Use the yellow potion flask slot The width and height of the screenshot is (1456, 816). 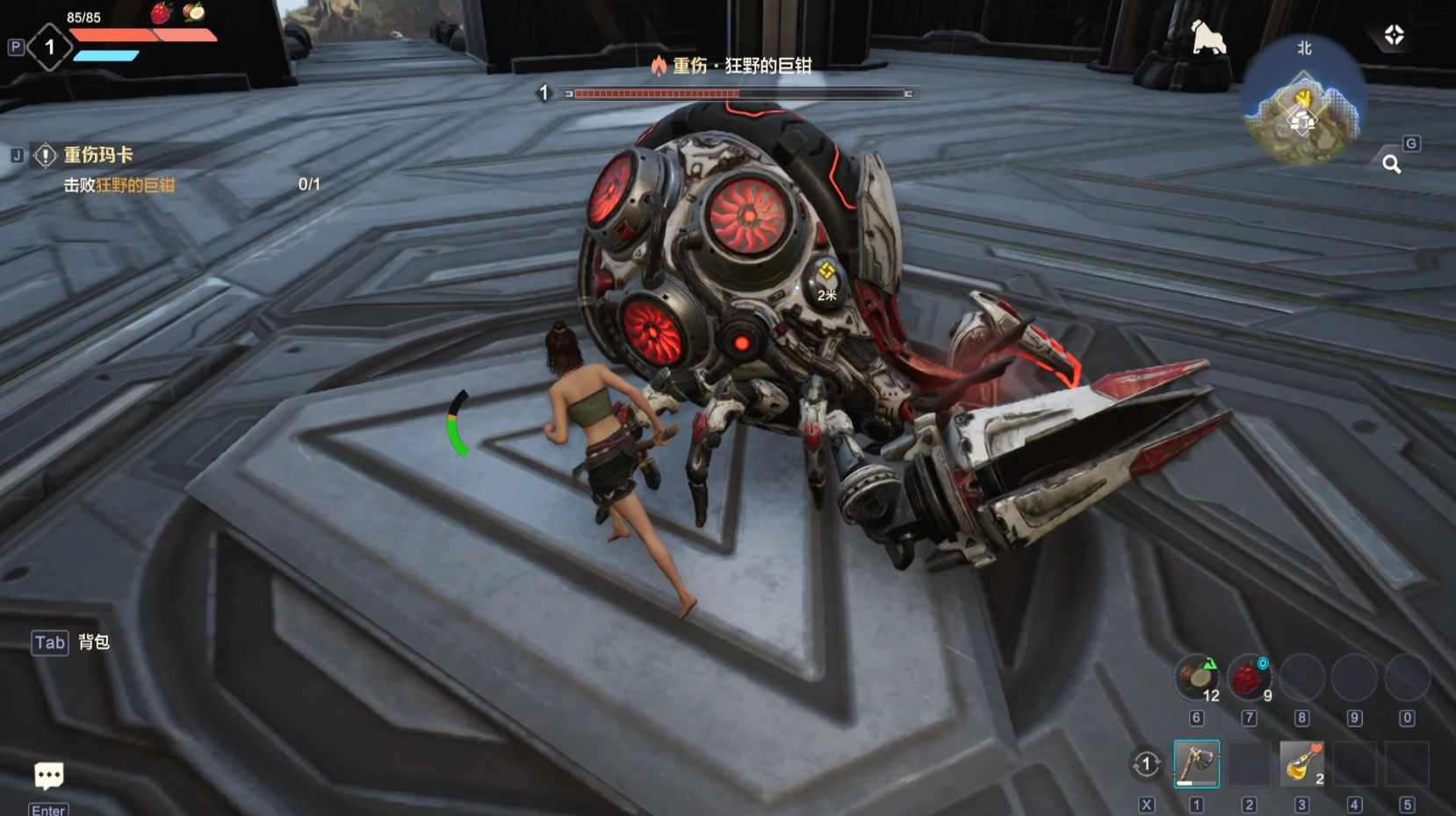1301,763
